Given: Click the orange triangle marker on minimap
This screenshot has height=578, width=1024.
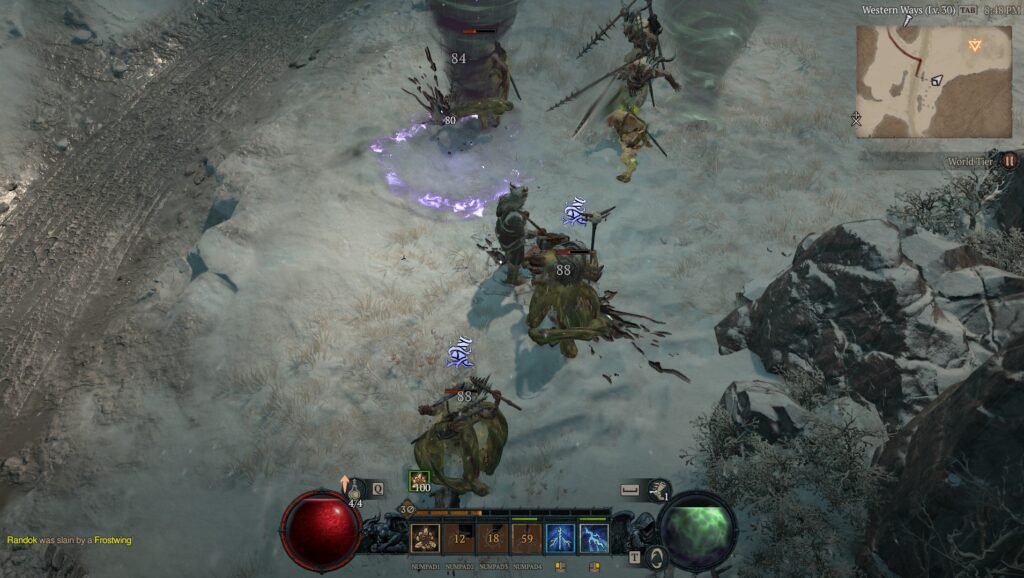Looking at the screenshot, I should 975,44.
